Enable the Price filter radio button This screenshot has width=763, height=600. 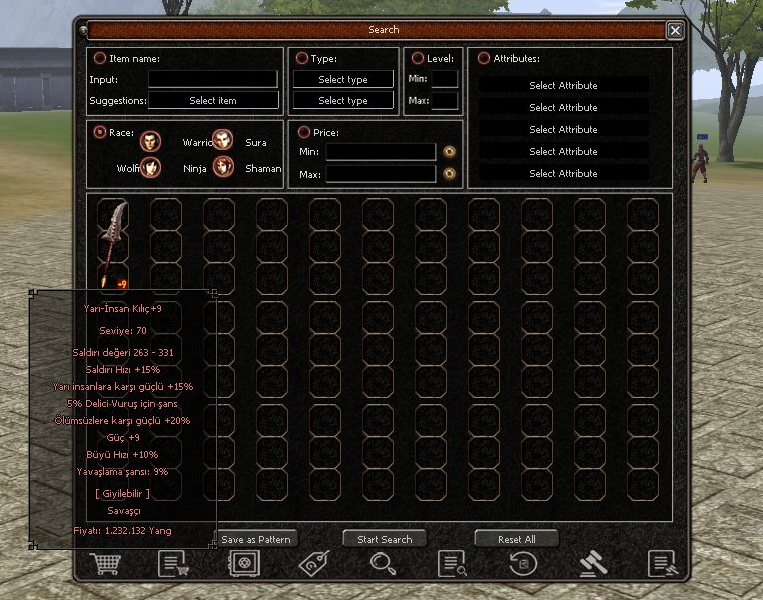tap(304, 132)
